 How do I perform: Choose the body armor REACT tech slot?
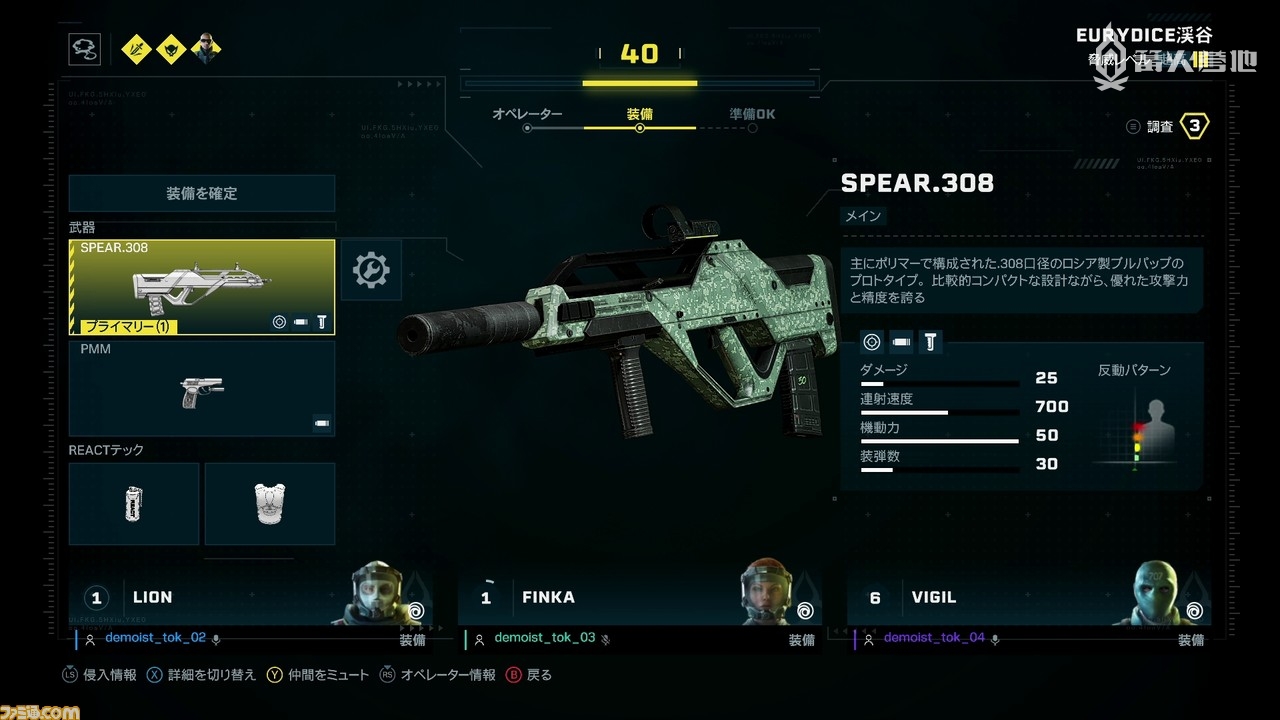click(269, 504)
